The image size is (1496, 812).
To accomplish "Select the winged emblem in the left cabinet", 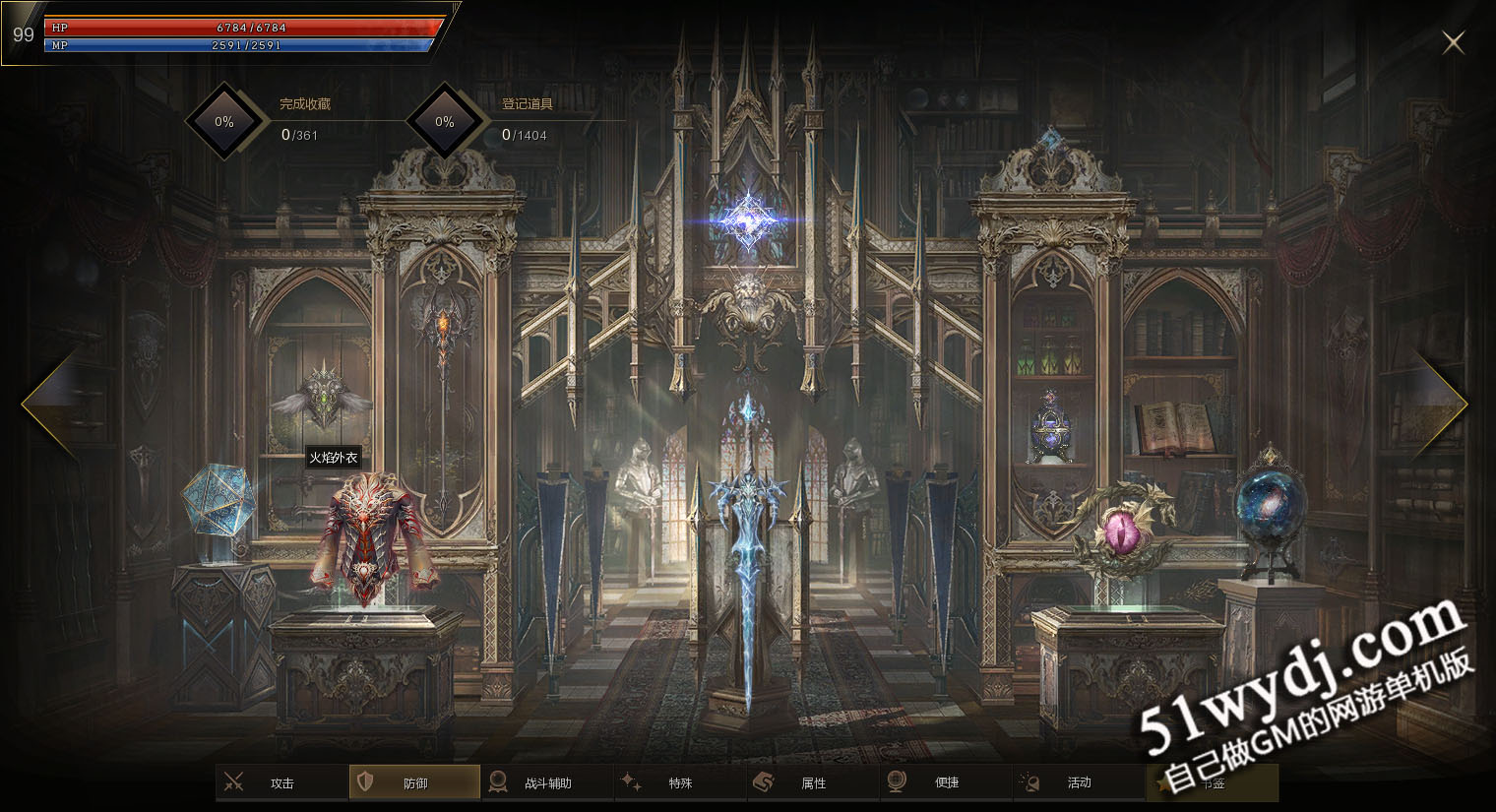I will tap(323, 396).
